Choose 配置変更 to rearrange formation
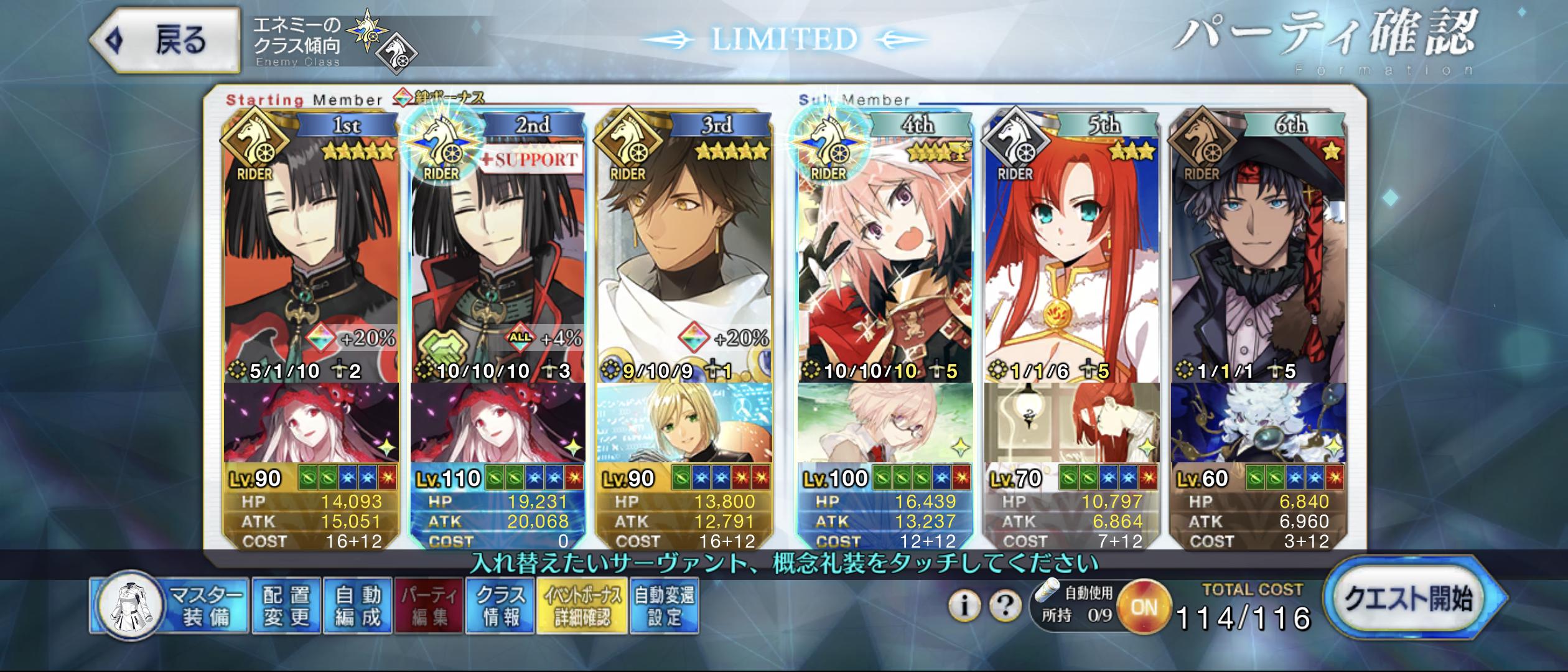Viewport: 1568px width, 672px height. click(286, 606)
